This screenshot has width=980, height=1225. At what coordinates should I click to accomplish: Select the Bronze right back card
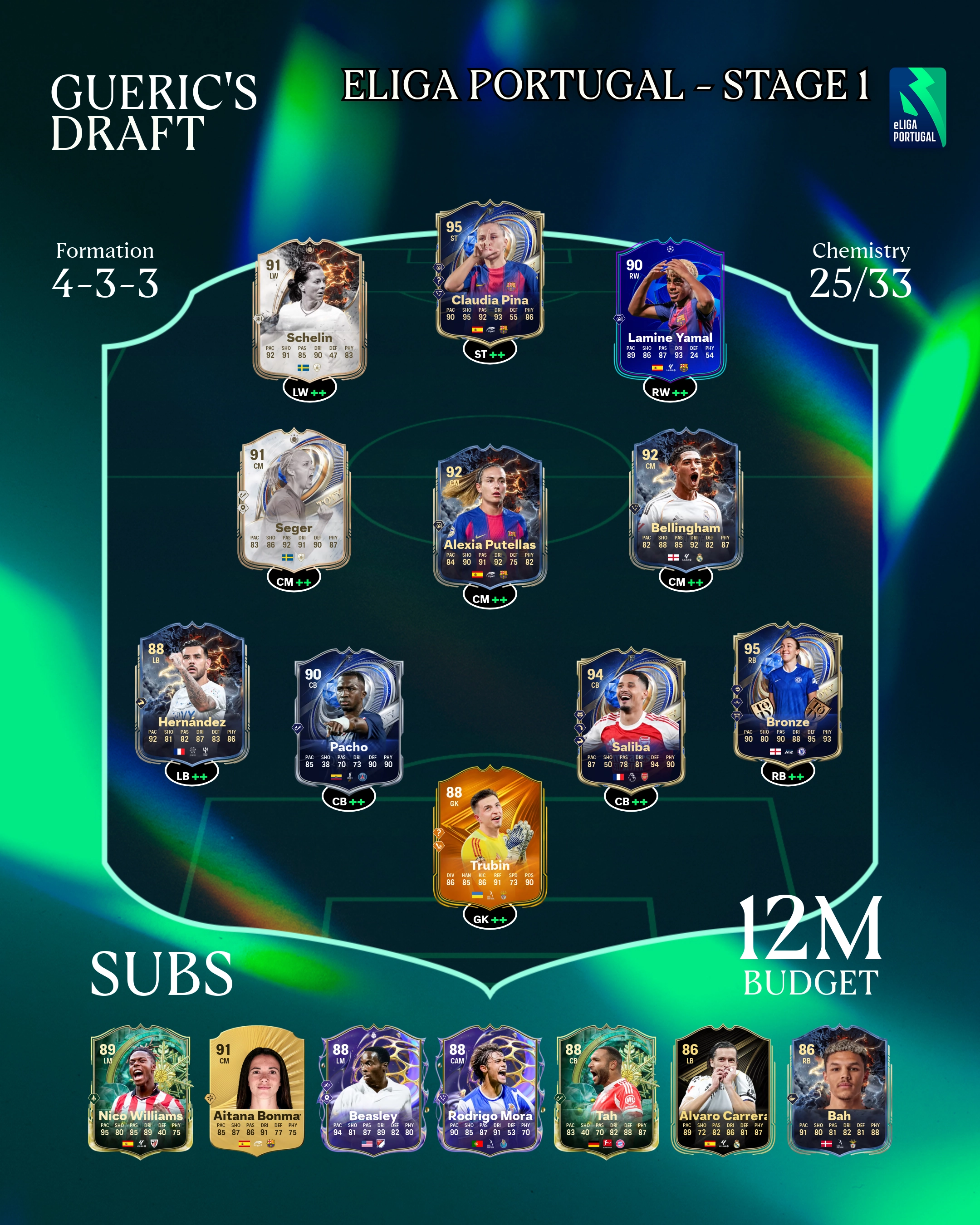788,694
